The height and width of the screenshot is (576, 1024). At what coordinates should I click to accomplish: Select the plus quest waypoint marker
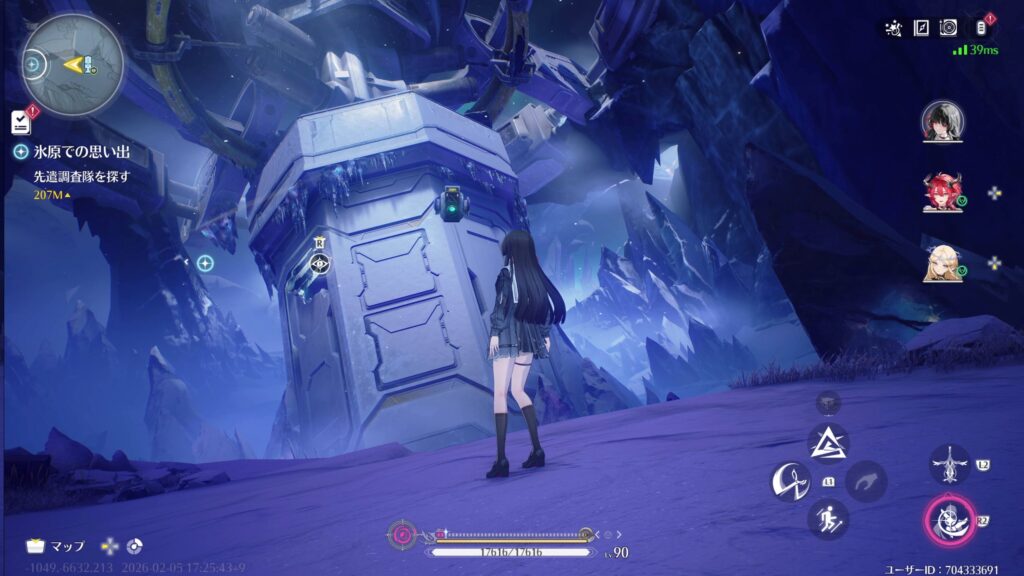pos(205,263)
